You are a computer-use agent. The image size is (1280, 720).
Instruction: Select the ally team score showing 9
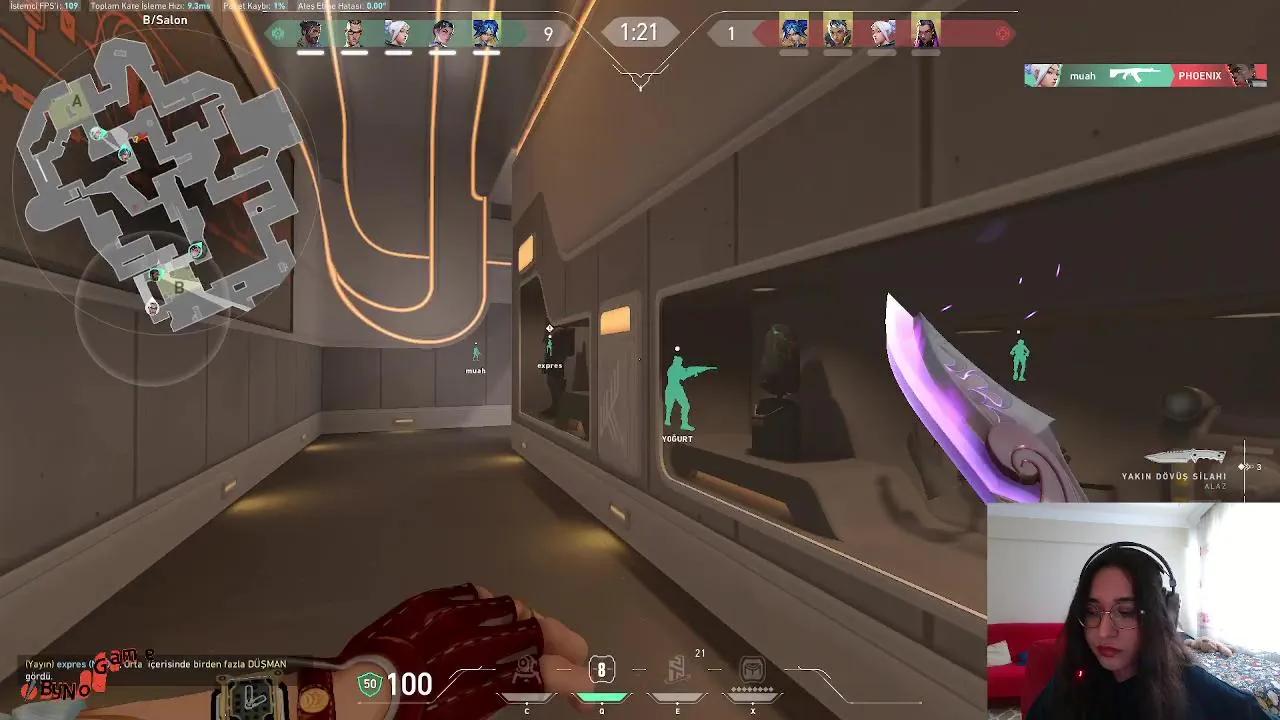pos(548,33)
